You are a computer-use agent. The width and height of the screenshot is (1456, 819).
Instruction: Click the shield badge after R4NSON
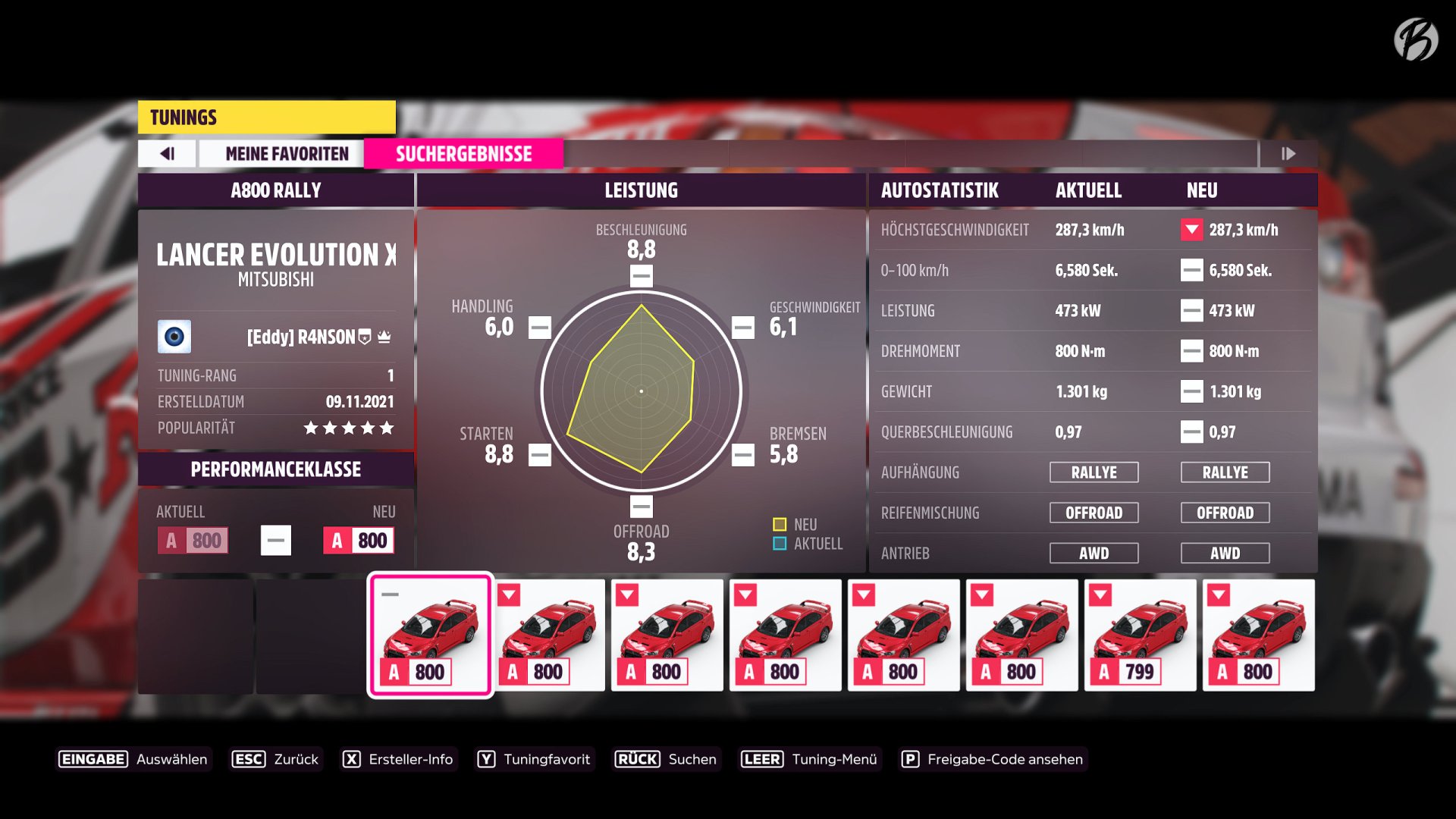(366, 337)
